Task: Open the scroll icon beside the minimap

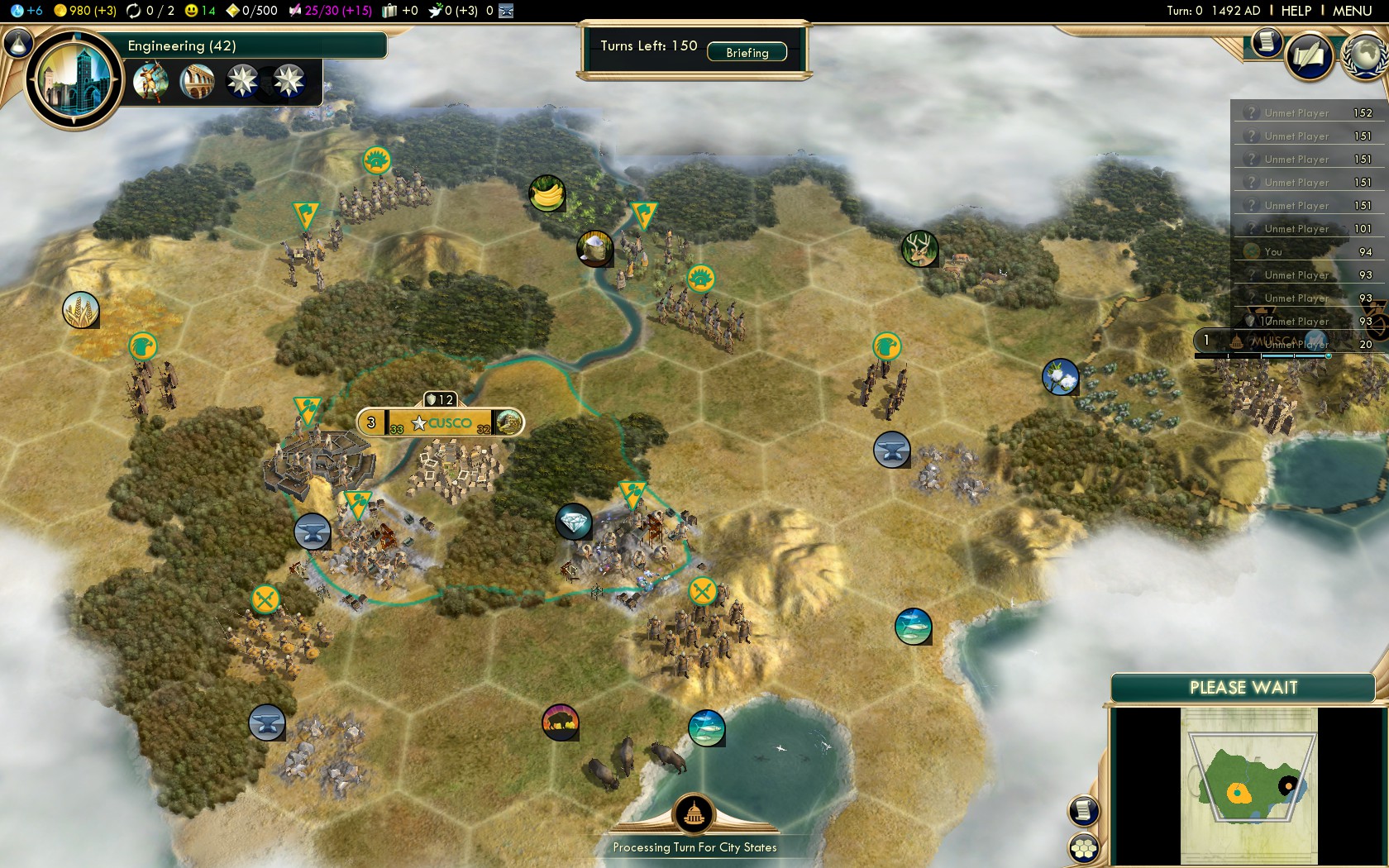Action: pyautogui.click(x=1083, y=810)
